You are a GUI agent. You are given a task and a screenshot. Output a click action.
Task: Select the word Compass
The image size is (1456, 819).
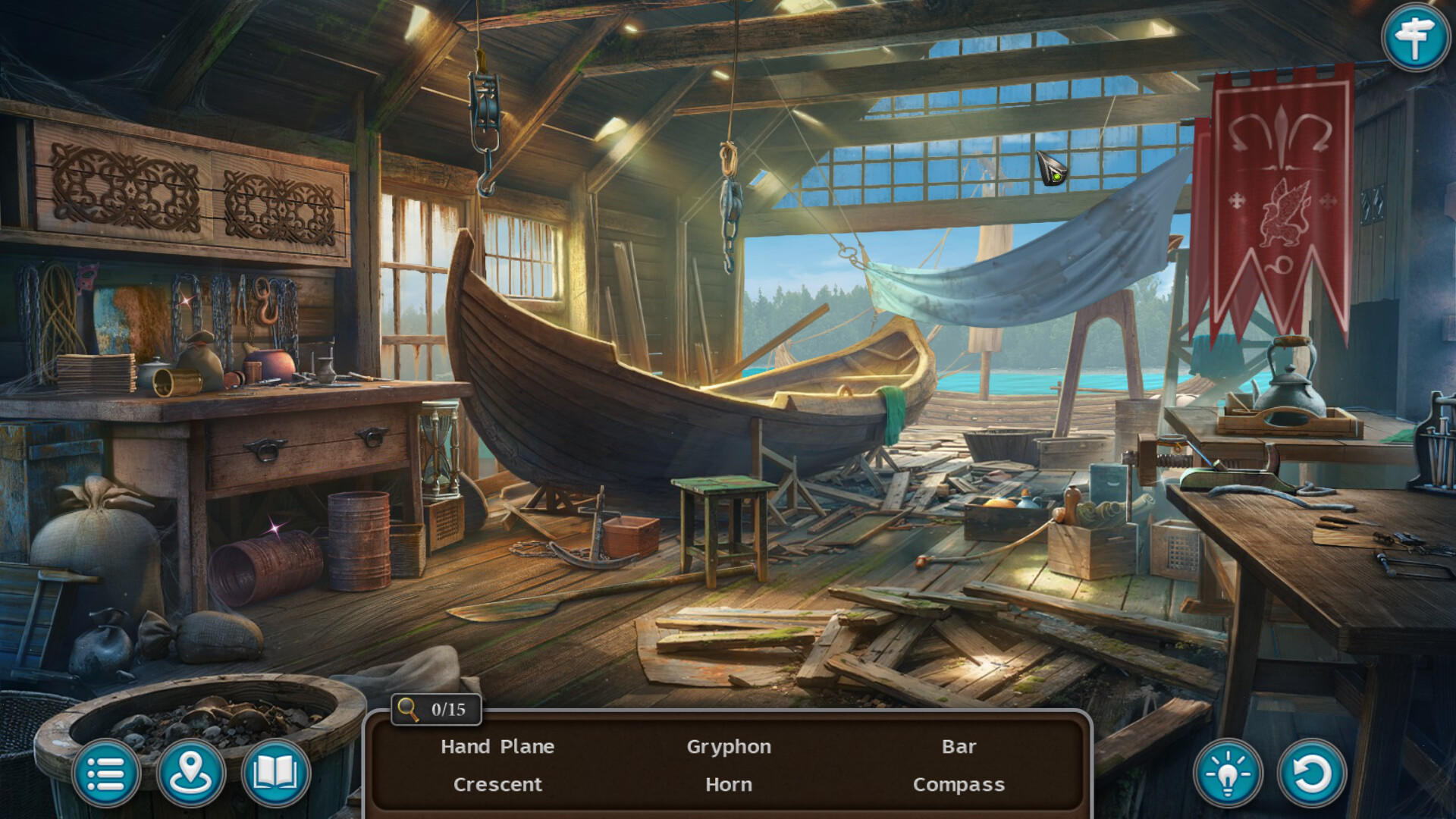tap(959, 785)
